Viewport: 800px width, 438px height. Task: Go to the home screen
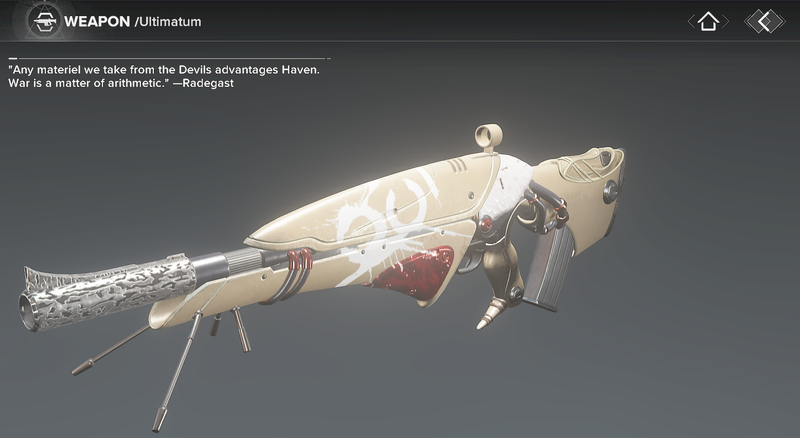point(708,20)
